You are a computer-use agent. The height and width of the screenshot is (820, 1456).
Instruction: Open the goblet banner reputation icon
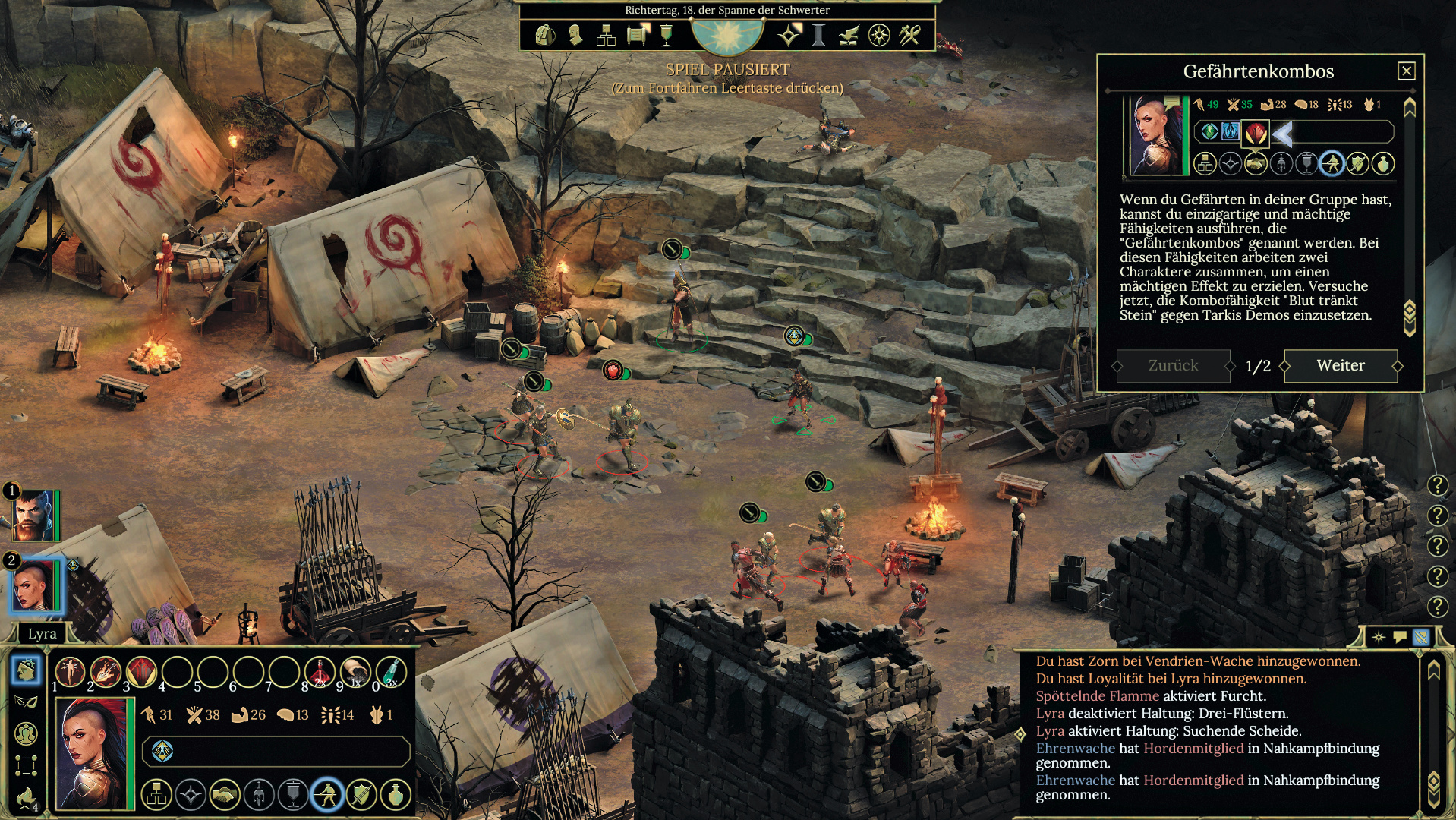(667, 35)
